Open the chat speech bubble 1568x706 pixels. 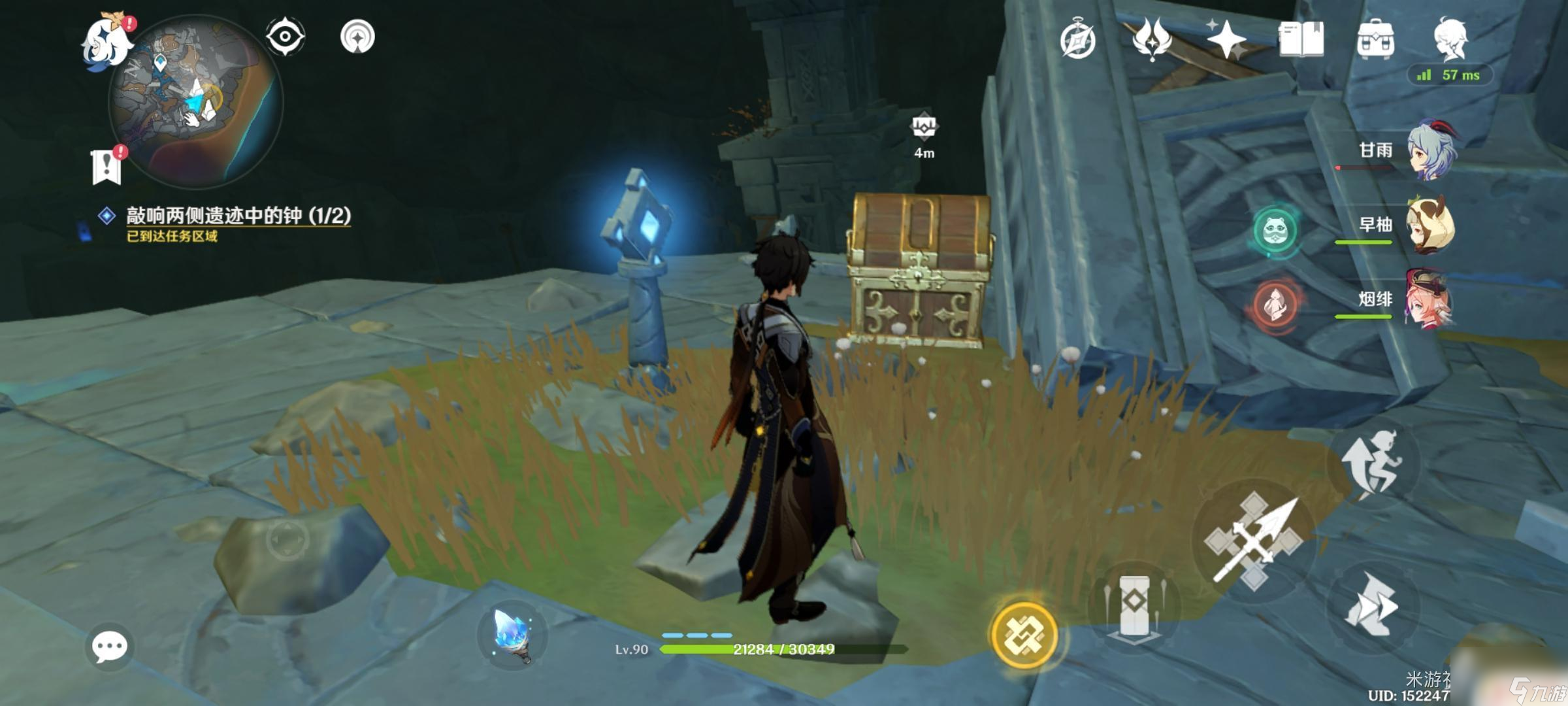pos(109,647)
